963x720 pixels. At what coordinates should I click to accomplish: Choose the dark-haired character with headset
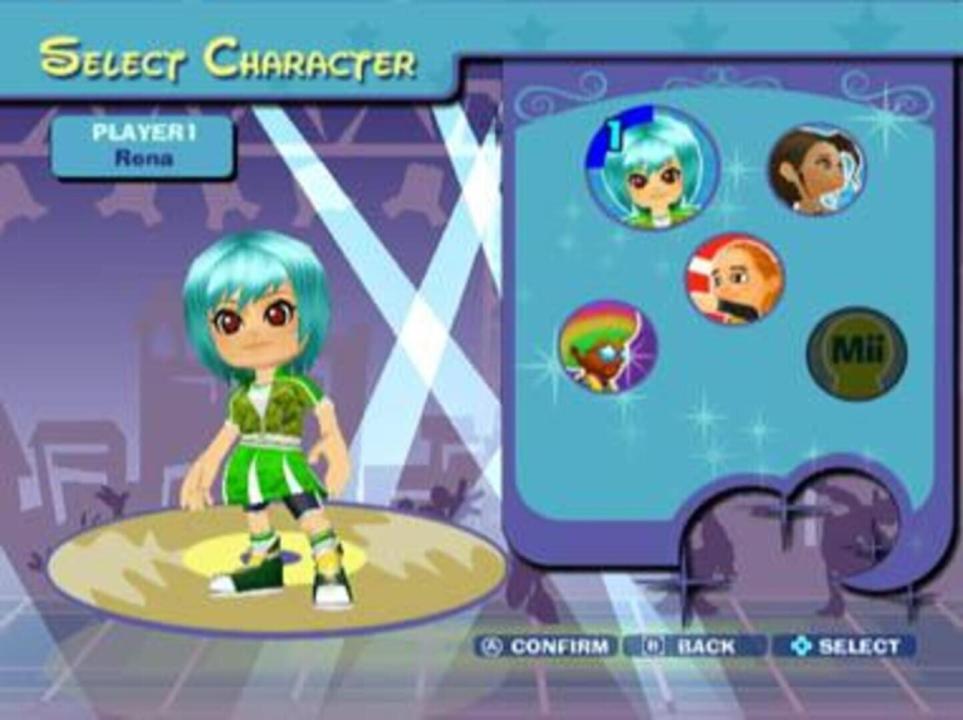point(817,170)
